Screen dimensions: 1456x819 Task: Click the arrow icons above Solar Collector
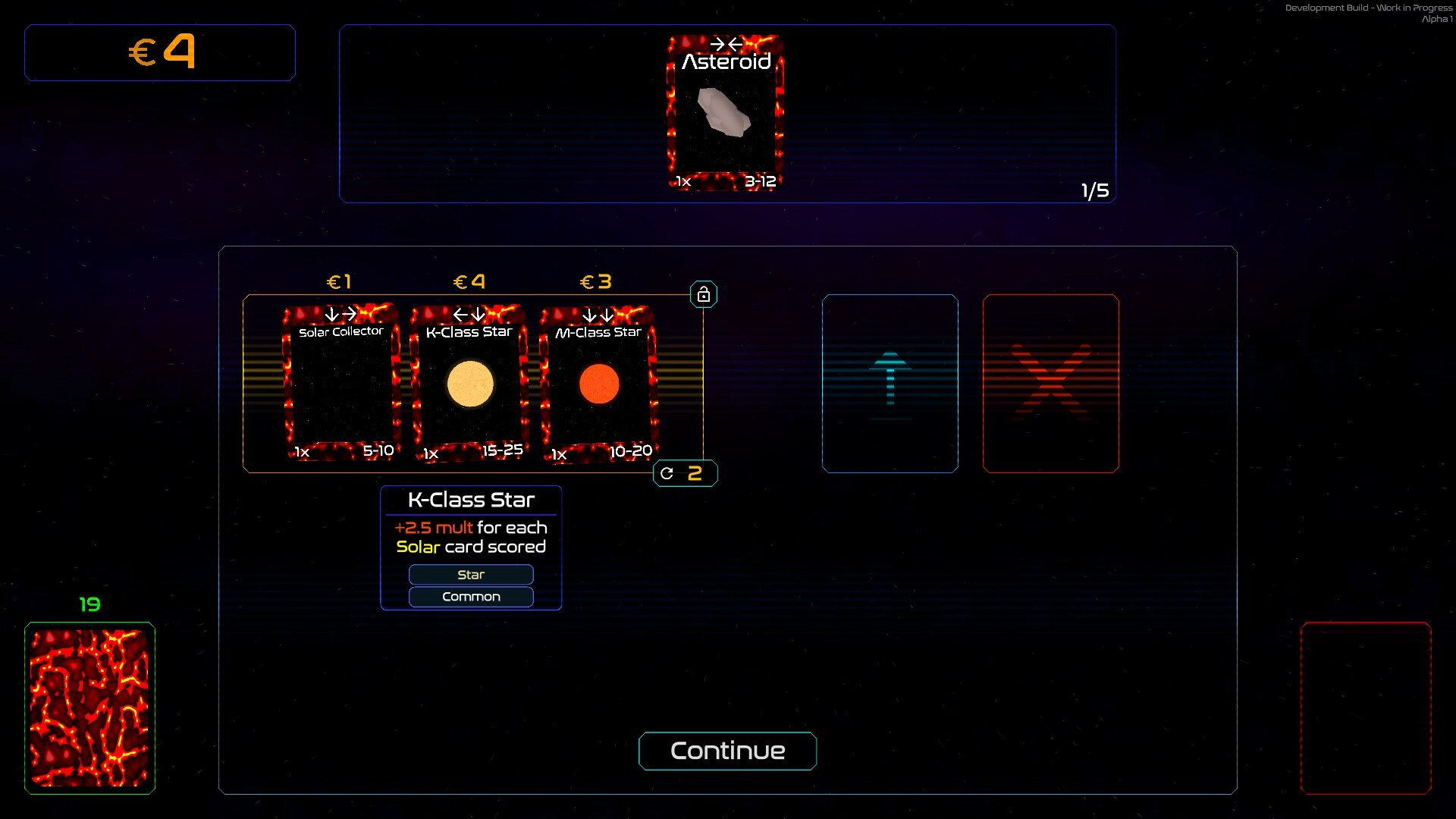(340, 313)
